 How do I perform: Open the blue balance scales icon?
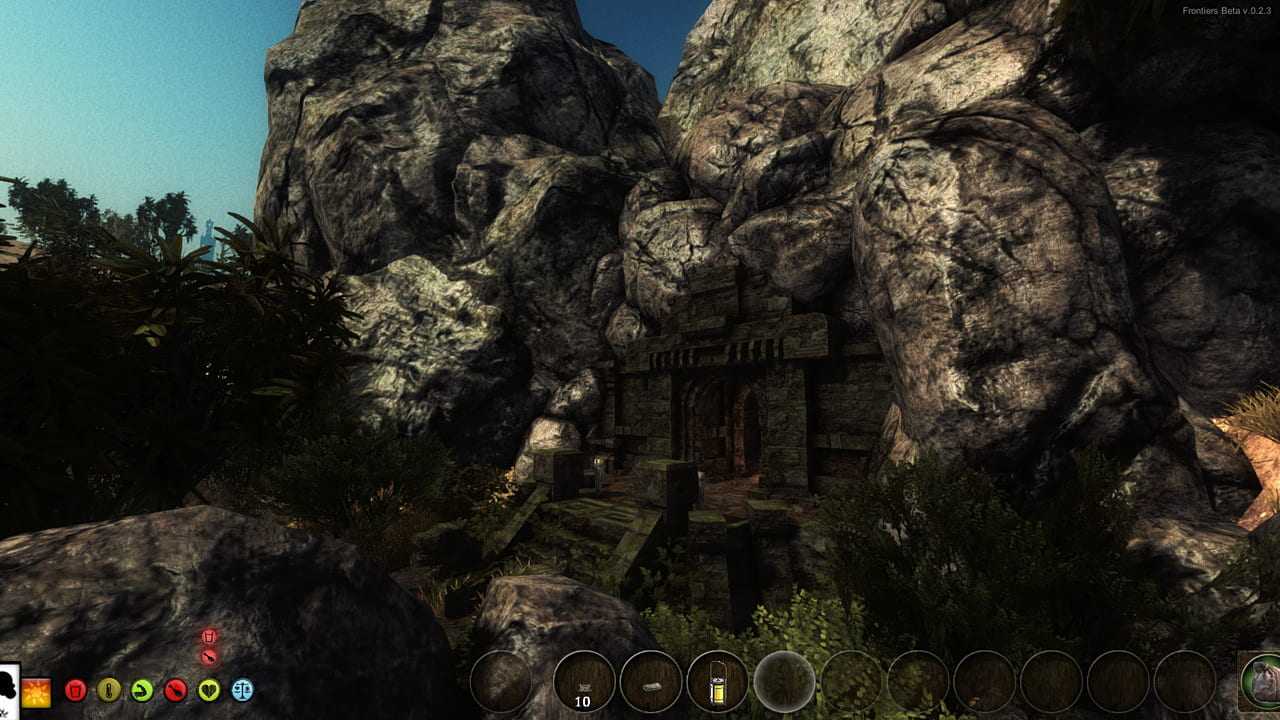pyautogui.click(x=242, y=690)
